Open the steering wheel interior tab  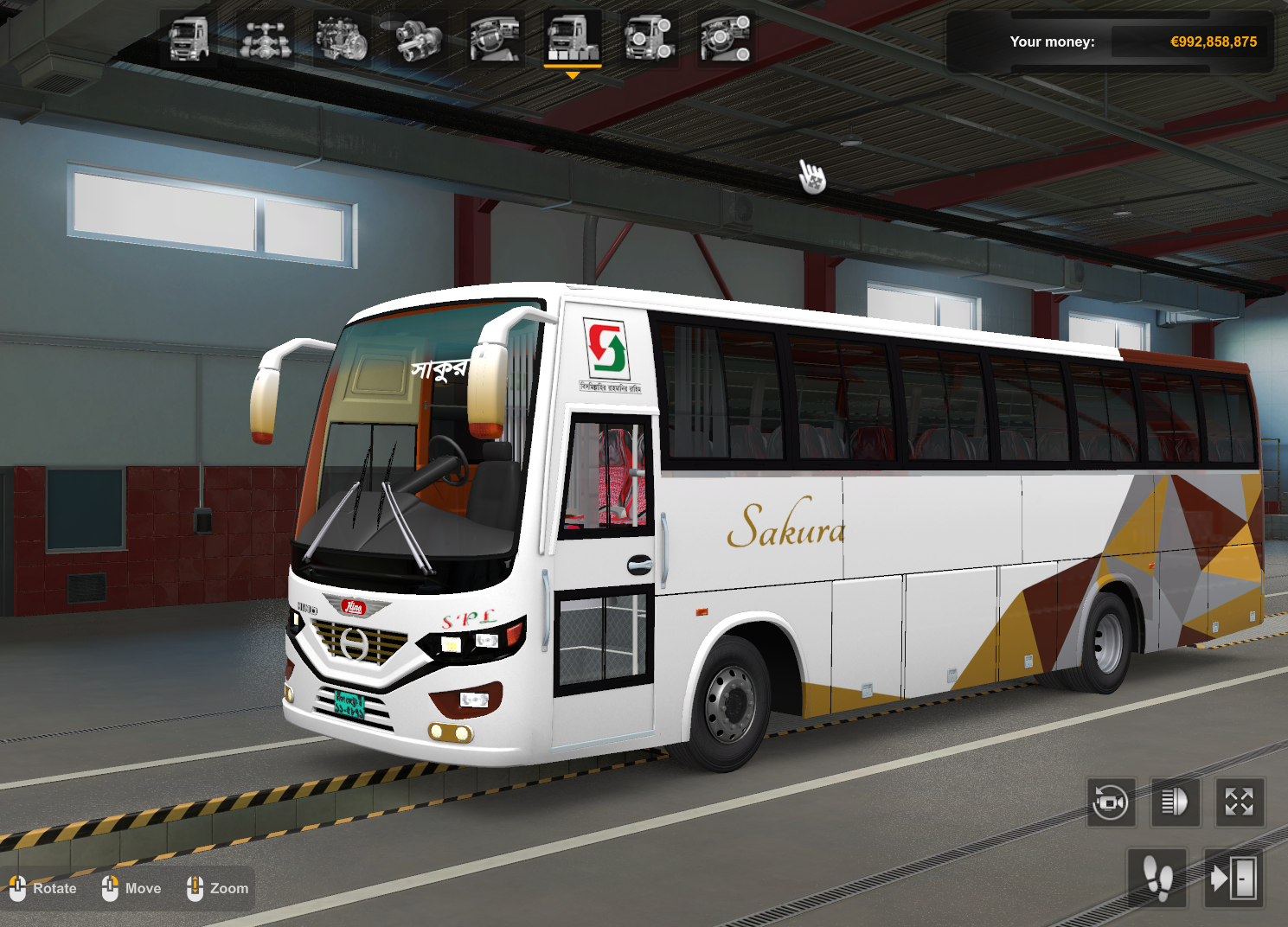click(495, 39)
